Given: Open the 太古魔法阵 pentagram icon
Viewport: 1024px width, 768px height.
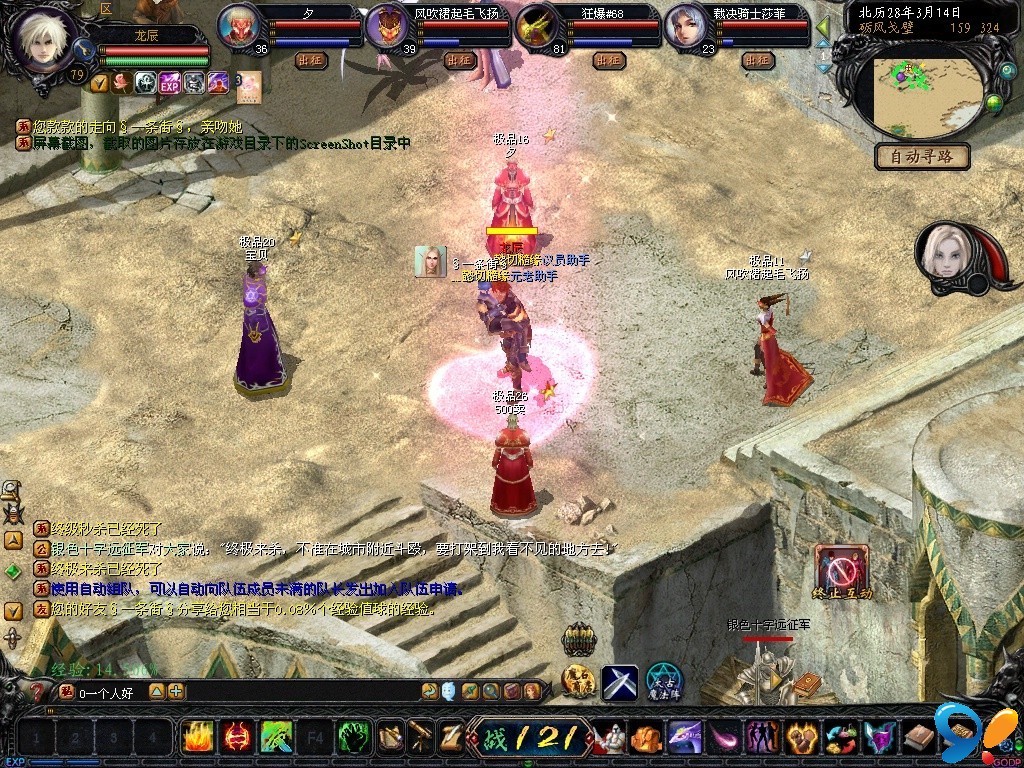Looking at the screenshot, I should click(x=663, y=681).
